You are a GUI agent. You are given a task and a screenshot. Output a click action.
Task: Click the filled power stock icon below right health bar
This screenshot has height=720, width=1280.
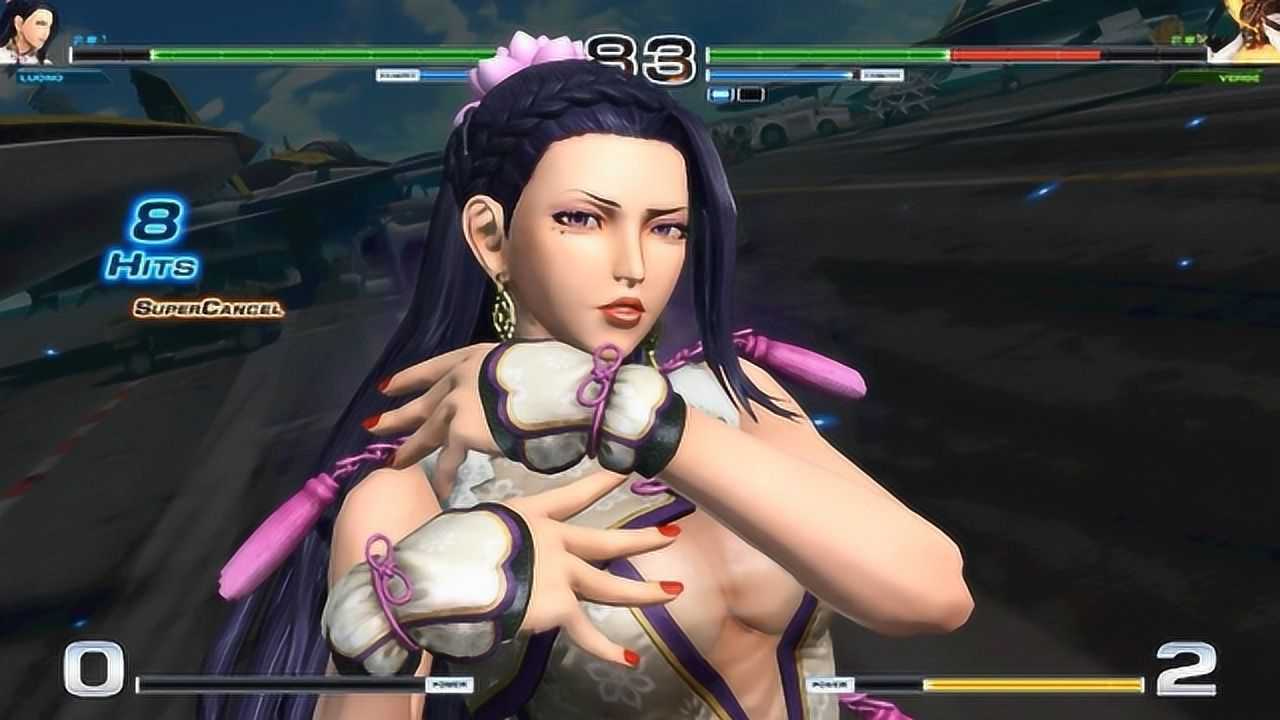[x=718, y=95]
